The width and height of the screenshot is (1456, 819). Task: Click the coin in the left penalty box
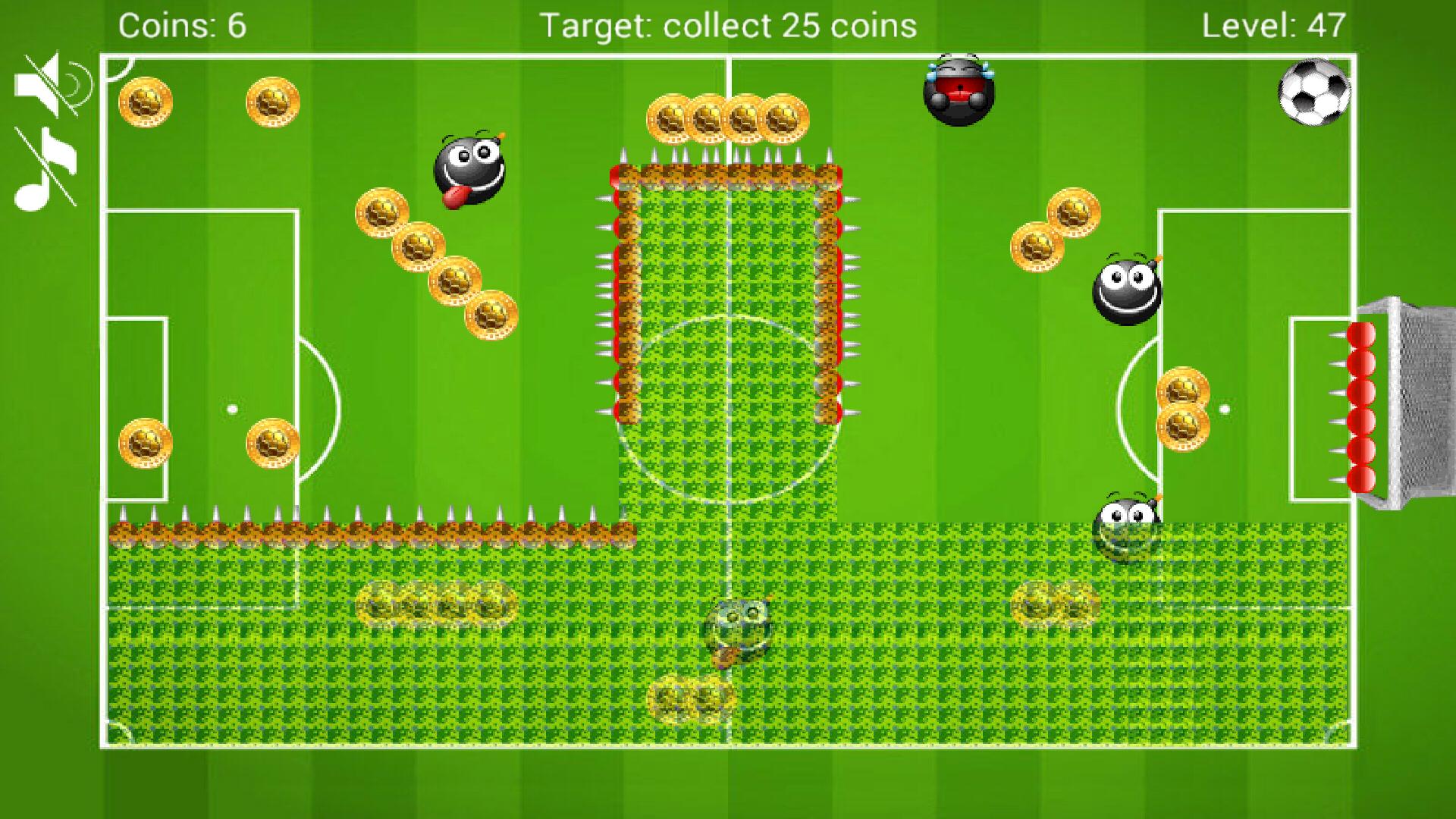[144, 444]
